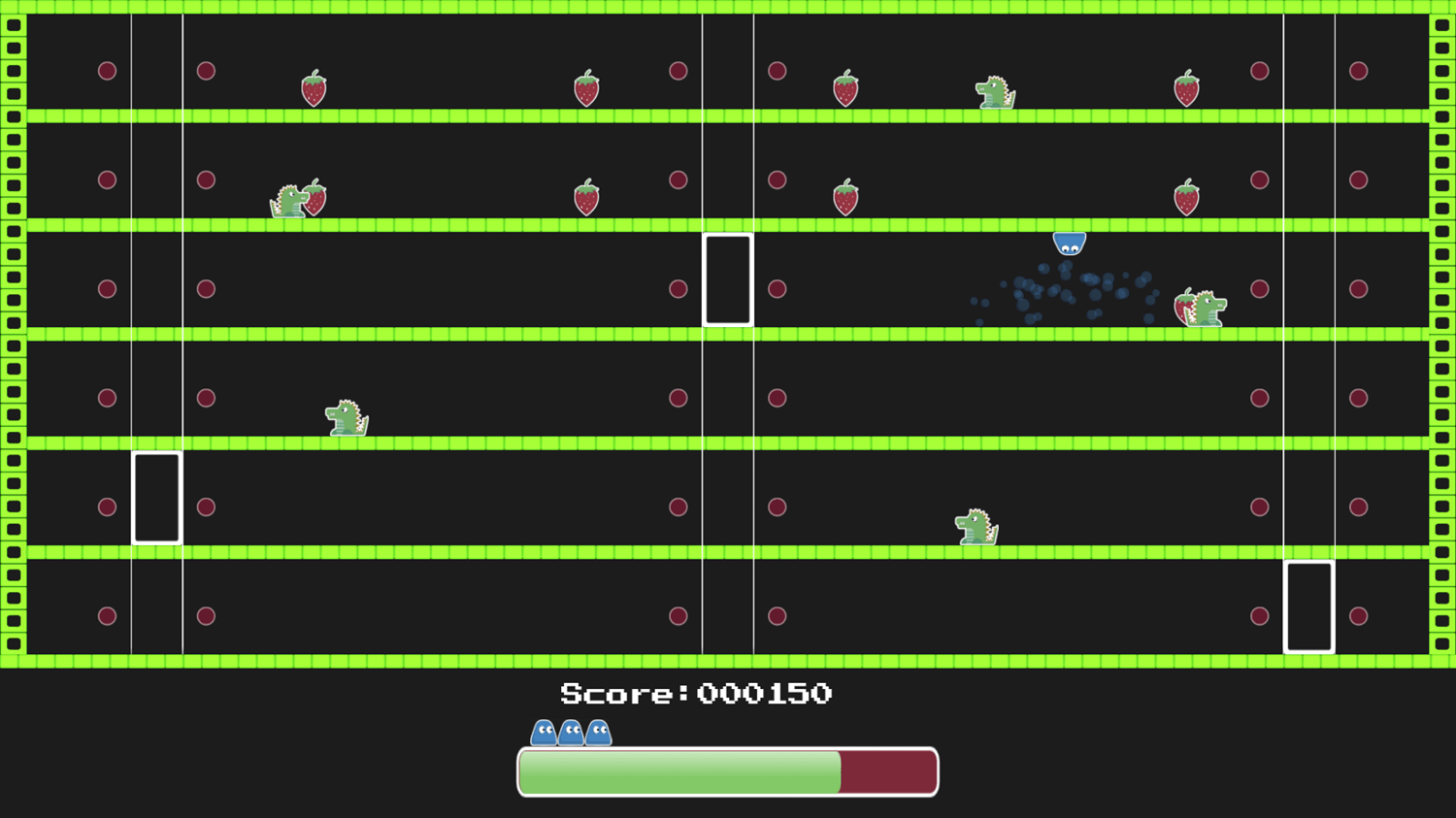1456x818 pixels.
Task: Click the green progress bar below the lives
Action: [679, 772]
